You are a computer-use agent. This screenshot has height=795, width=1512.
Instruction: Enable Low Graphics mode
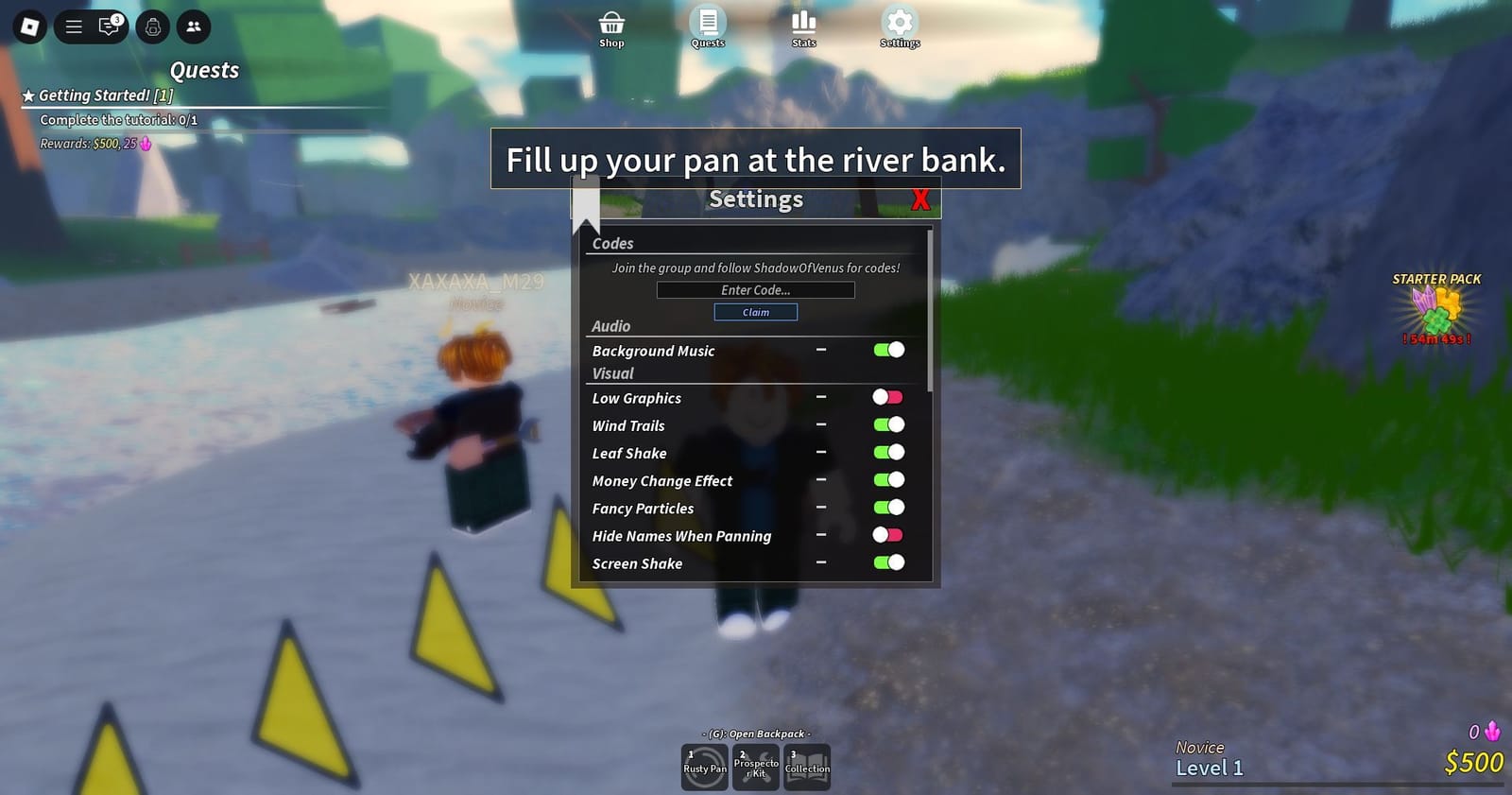pos(886,397)
